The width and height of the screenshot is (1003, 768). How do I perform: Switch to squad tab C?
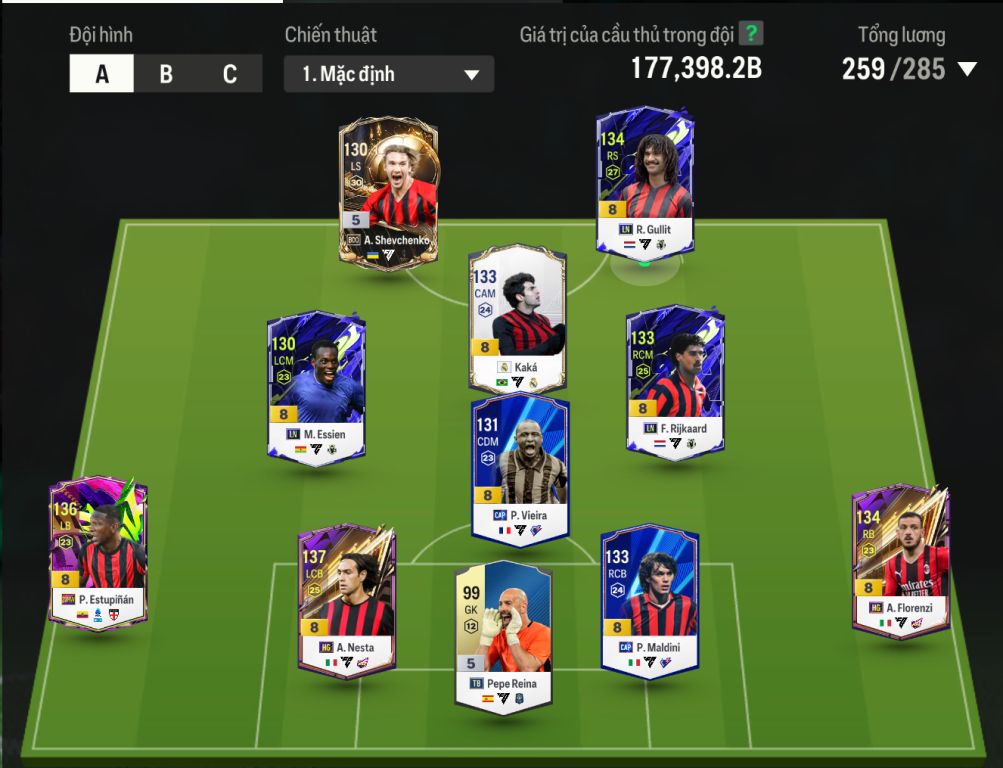[230, 74]
